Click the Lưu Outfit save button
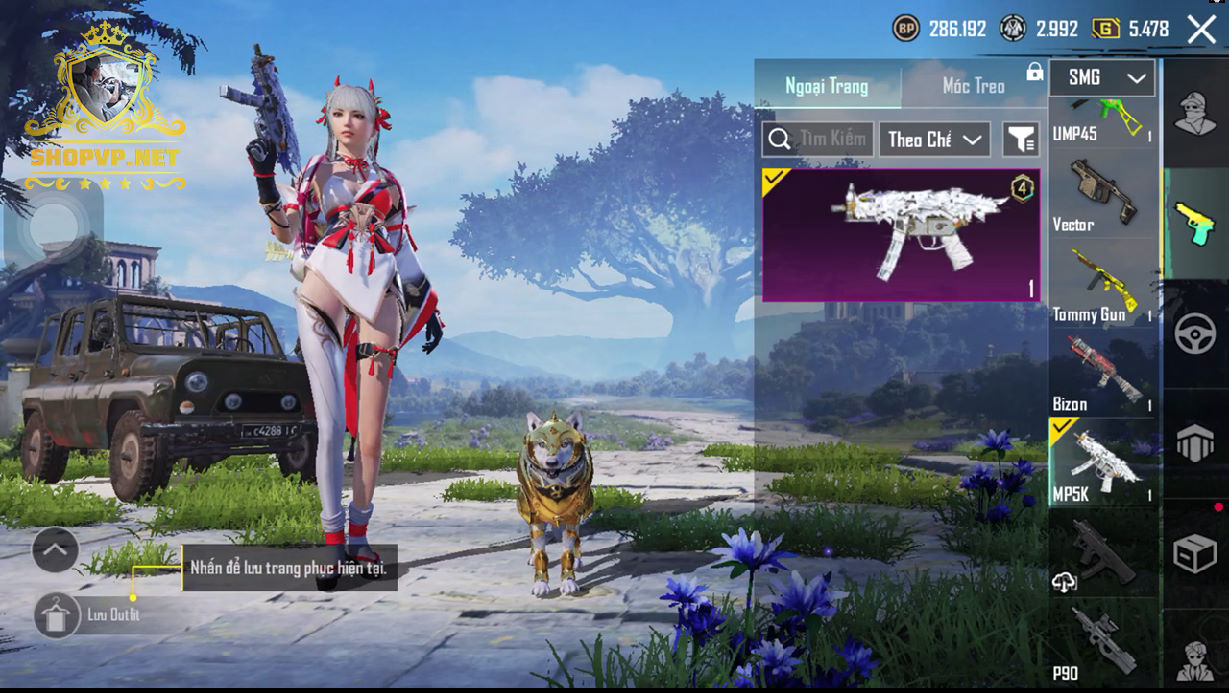The width and height of the screenshot is (1229, 693). pyautogui.click(x=58, y=615)
